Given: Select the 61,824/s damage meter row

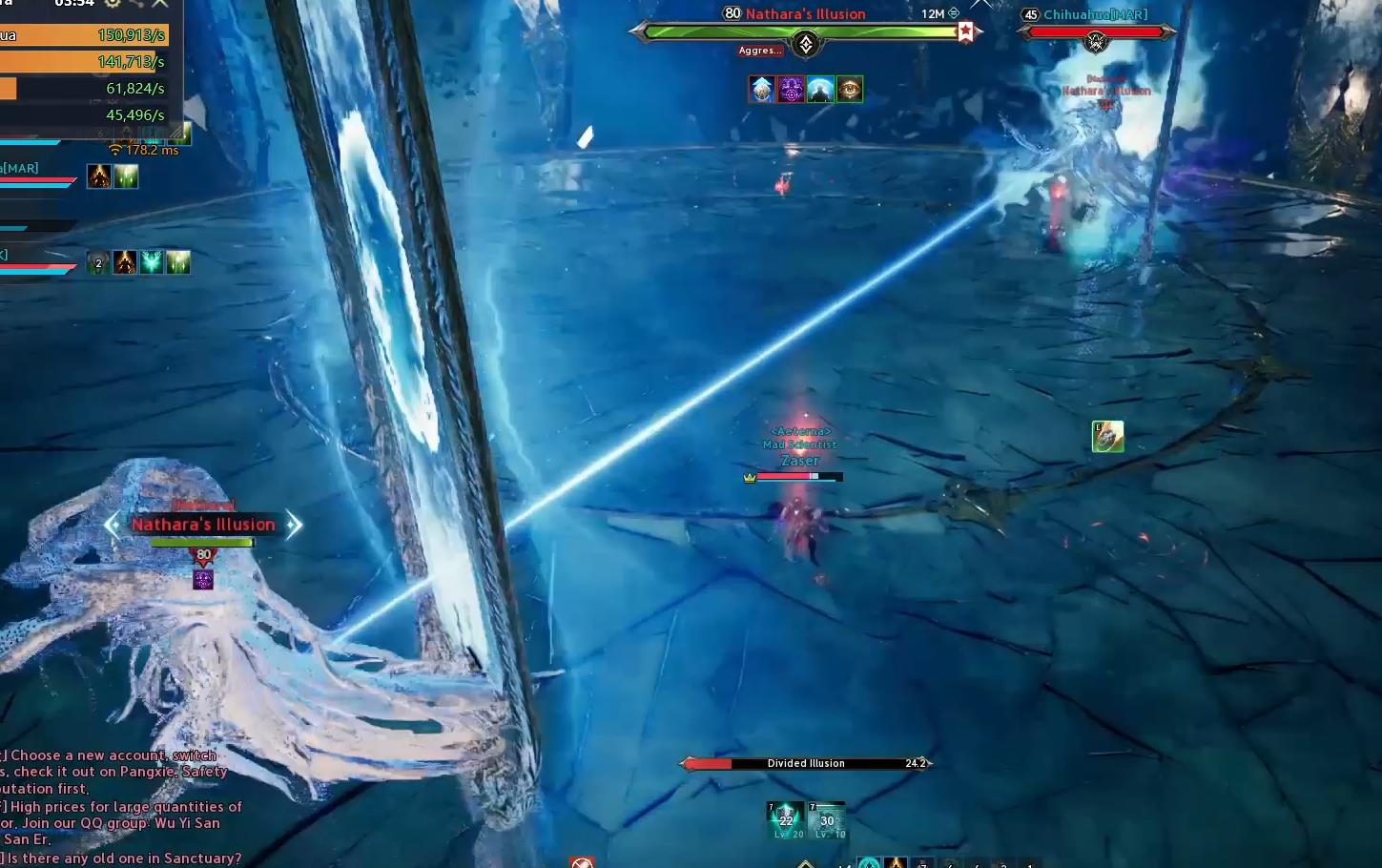Looking at the screenshot, I should pyautogui.click(x=84, y=89).
